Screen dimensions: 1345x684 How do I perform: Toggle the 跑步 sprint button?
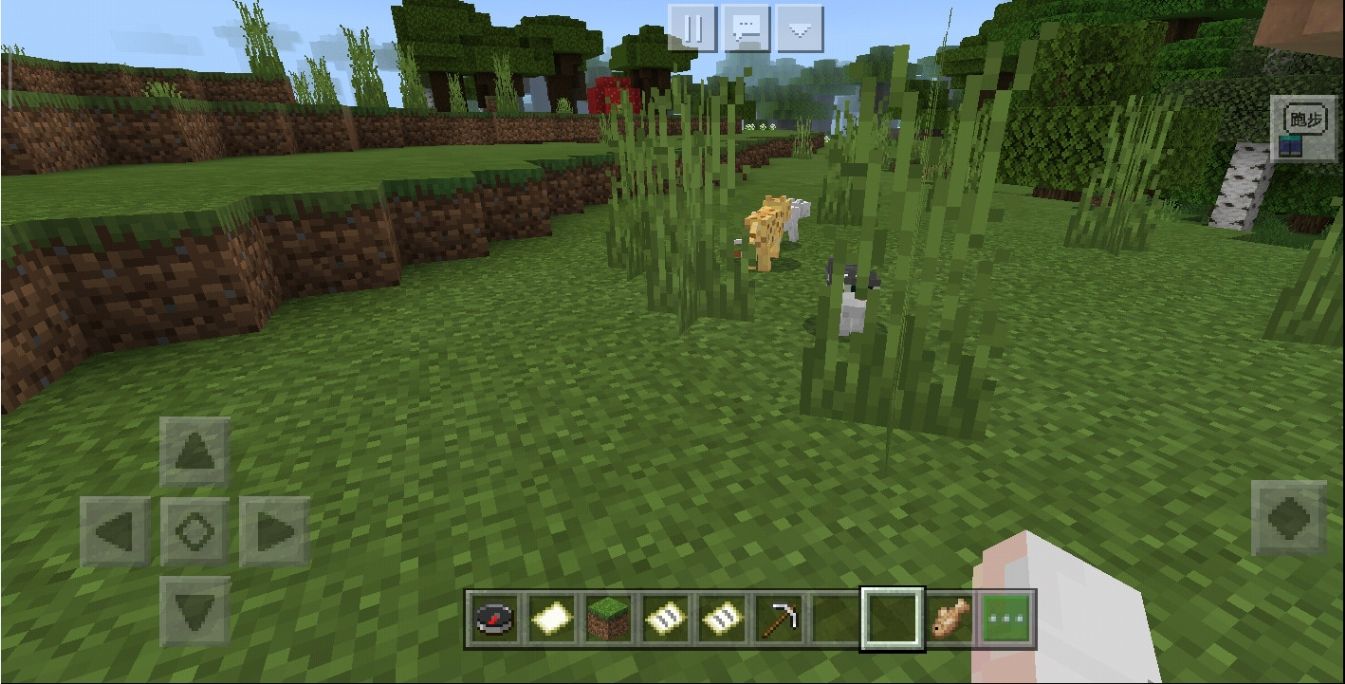coord(1303,128)
